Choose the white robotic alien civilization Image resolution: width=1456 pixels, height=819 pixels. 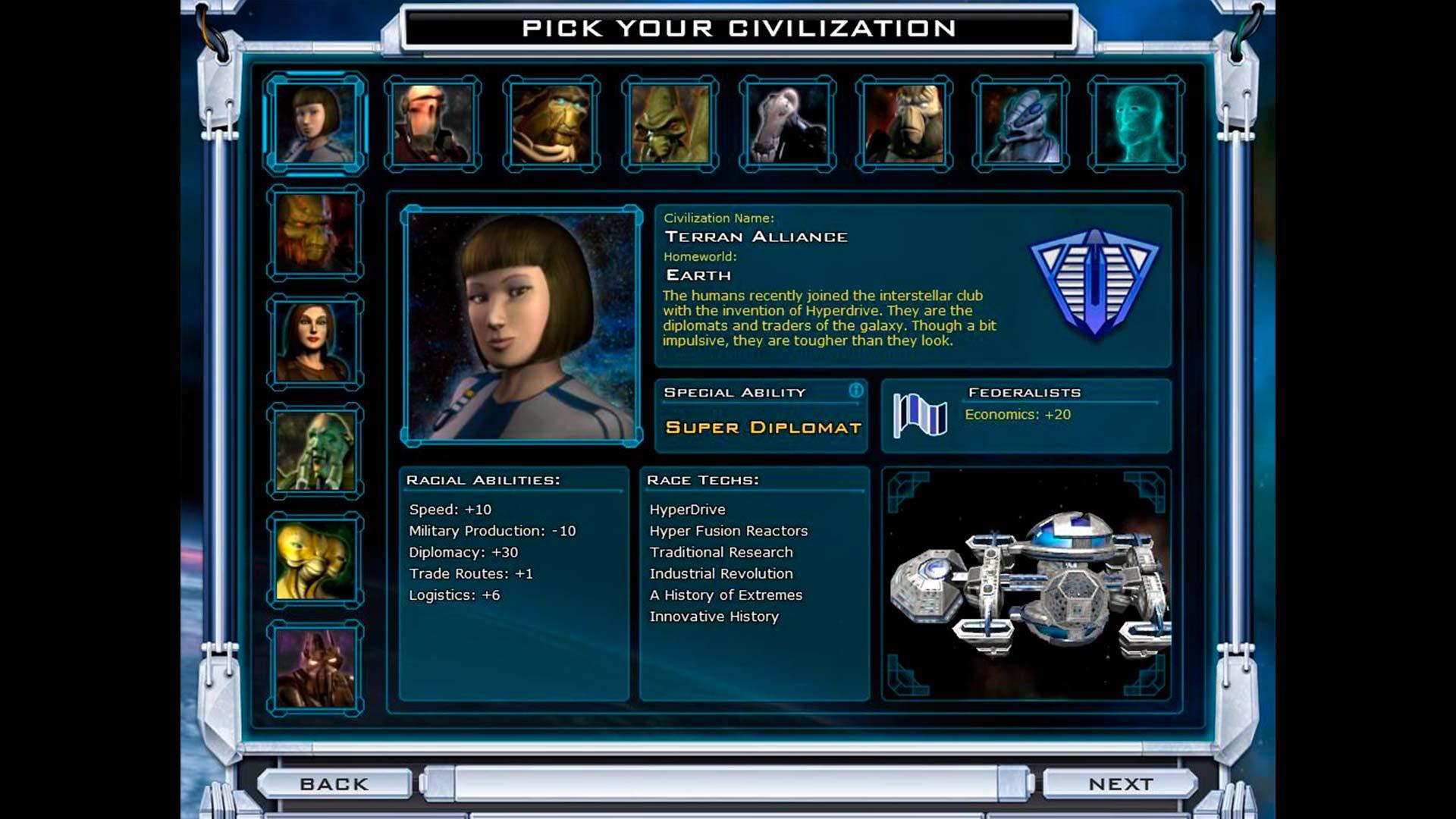[x=787, y=124]
